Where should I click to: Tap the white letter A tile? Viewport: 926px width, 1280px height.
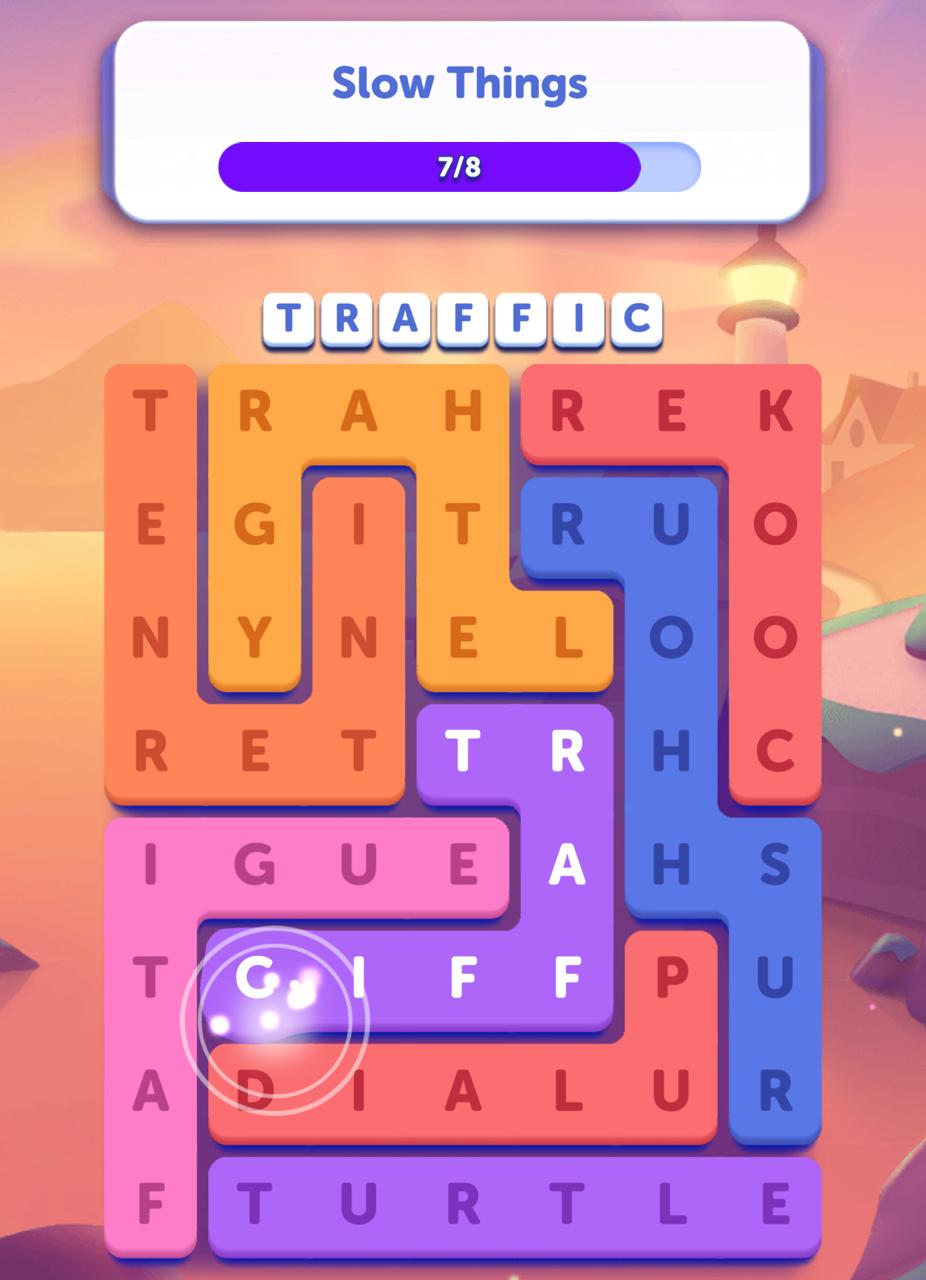click(x=567, y=866)
